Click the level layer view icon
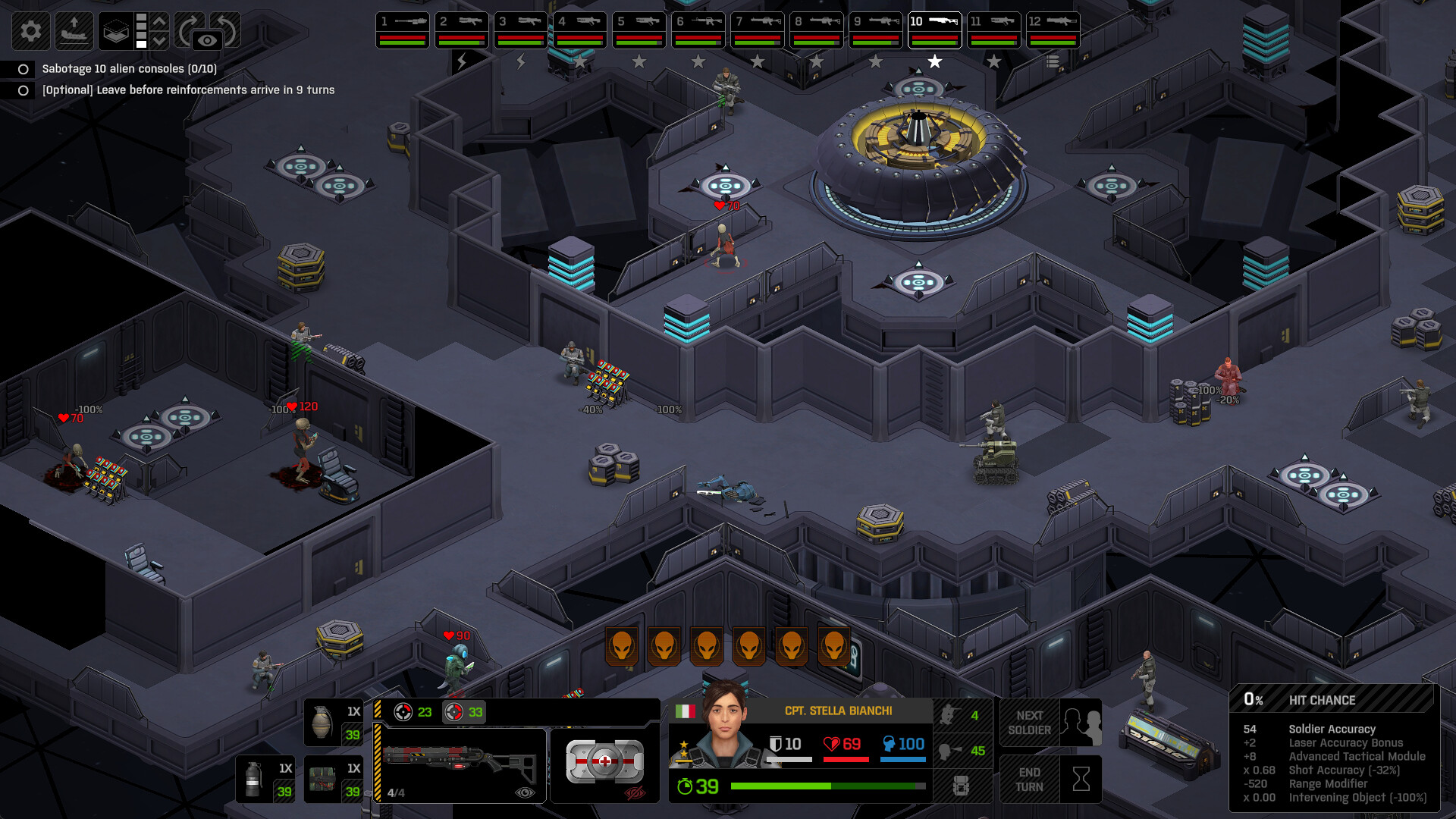The image size is (1456, 819). [x=115, y=31]
